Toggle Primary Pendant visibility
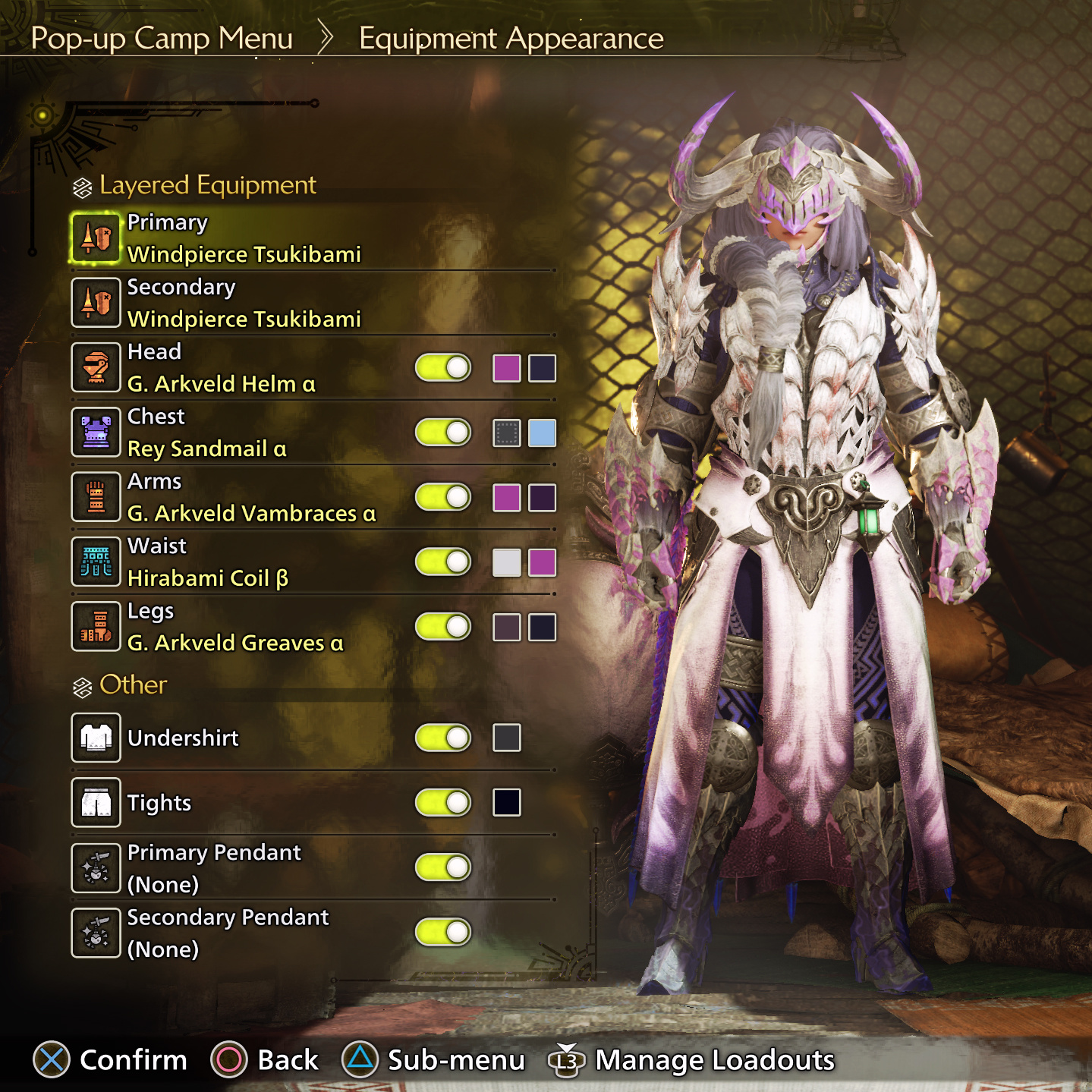Viewport: 1092px width, 1092px height. point(443,867)
